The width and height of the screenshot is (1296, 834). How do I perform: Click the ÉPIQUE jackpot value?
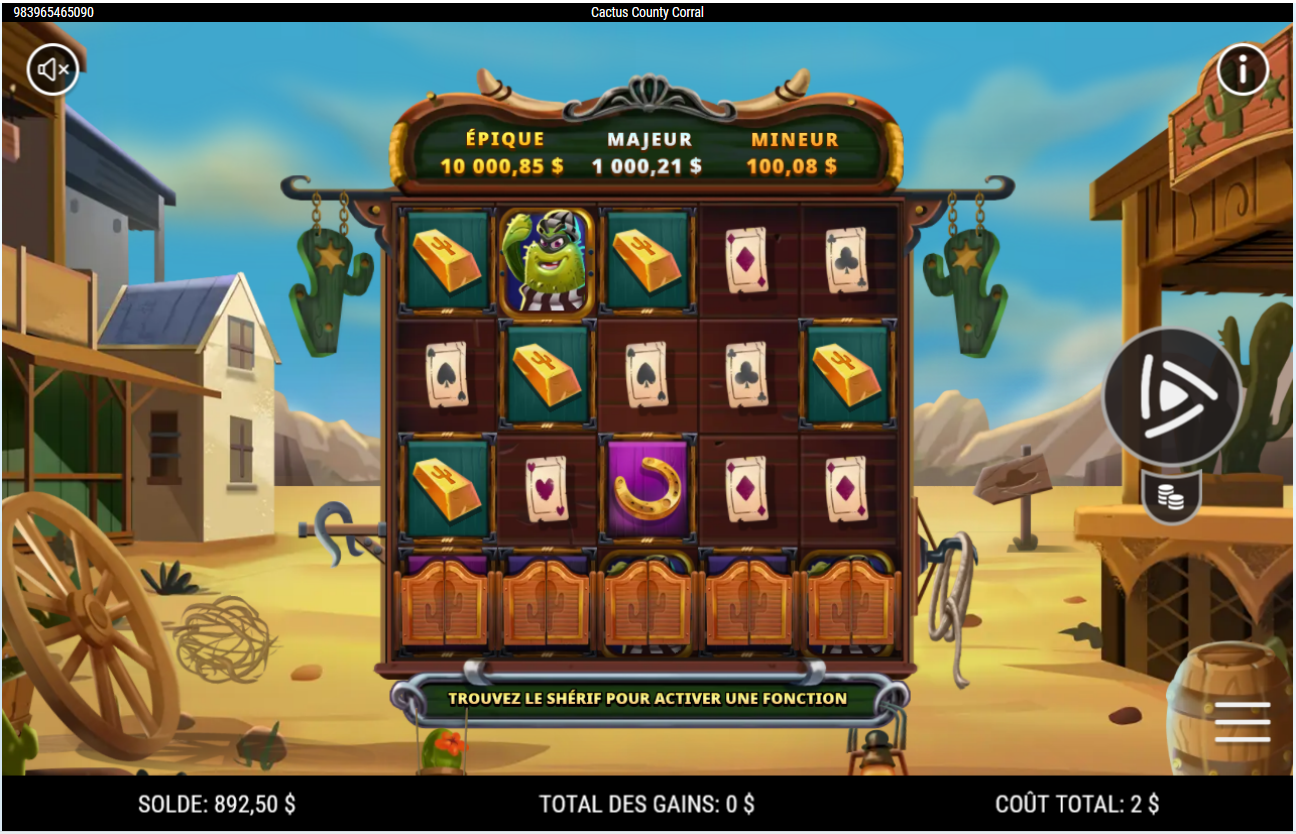(x=500, y=165)
